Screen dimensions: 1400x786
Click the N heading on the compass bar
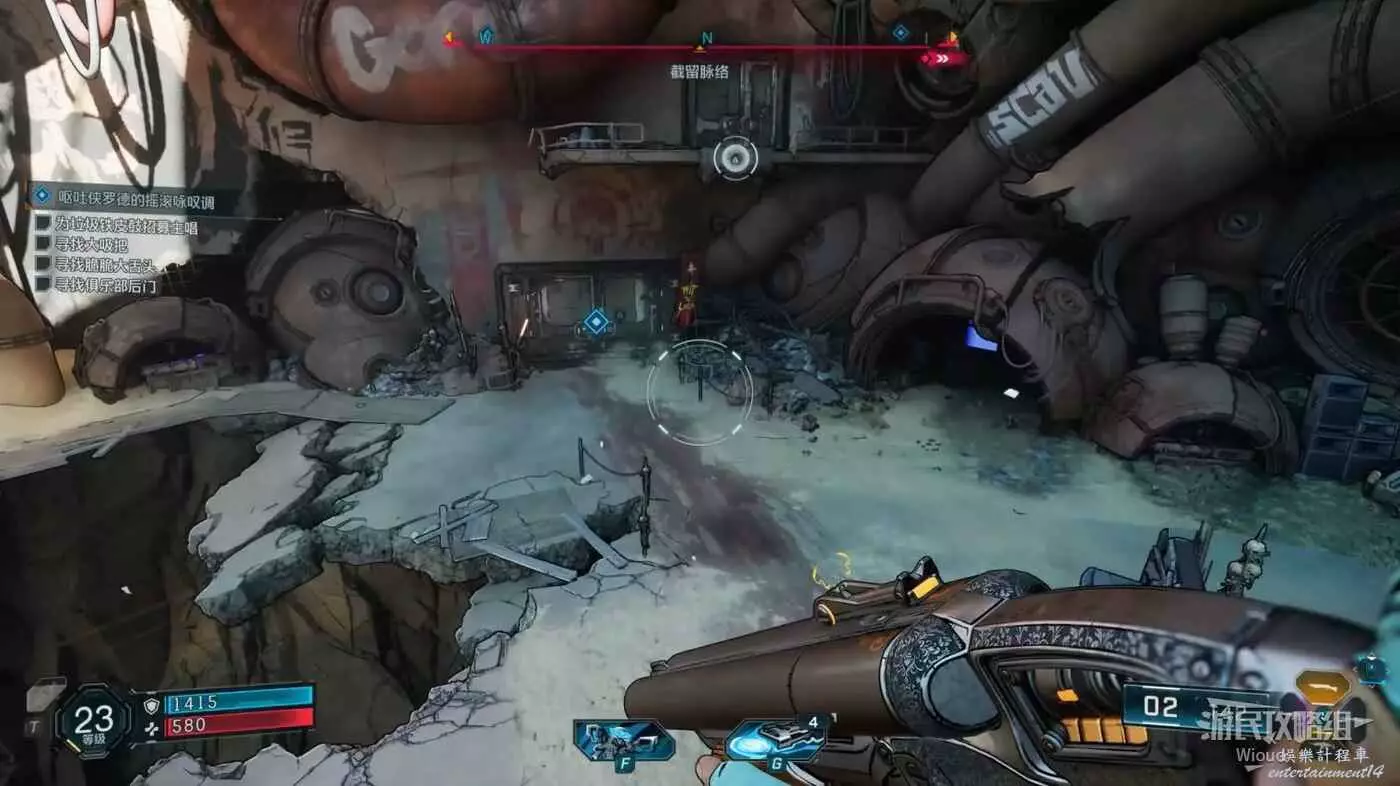pos(706,39)
